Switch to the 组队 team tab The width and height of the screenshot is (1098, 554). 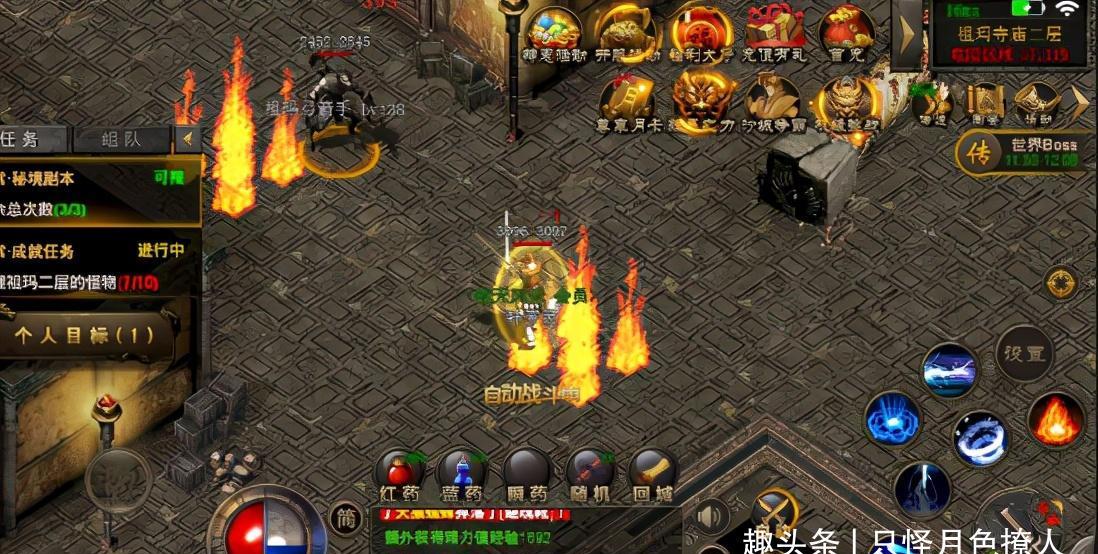point(122,139)
